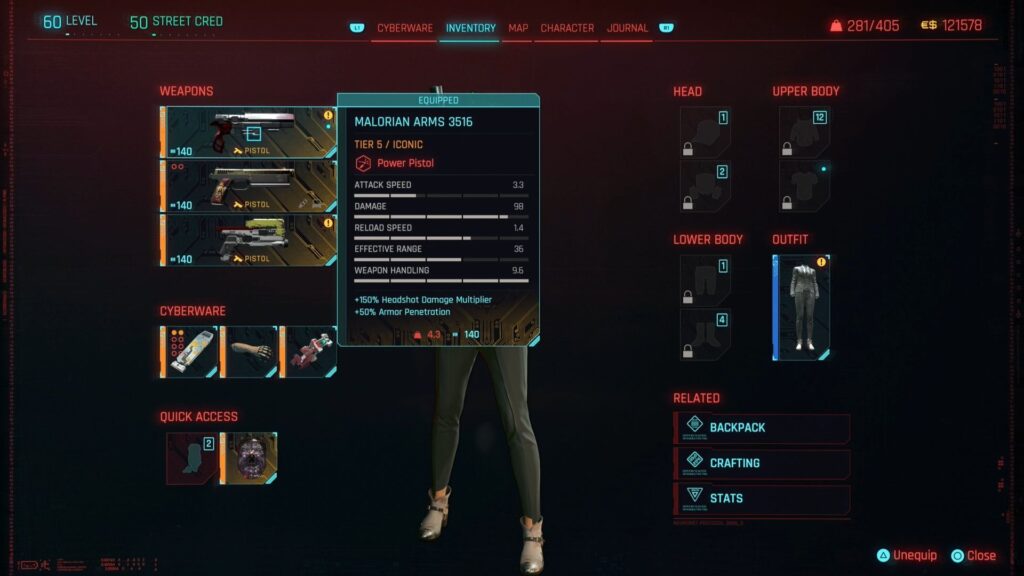Select the red launcher cyberware slot
The height and width of the screenshot is (576, 1024).
coord(308,352)
